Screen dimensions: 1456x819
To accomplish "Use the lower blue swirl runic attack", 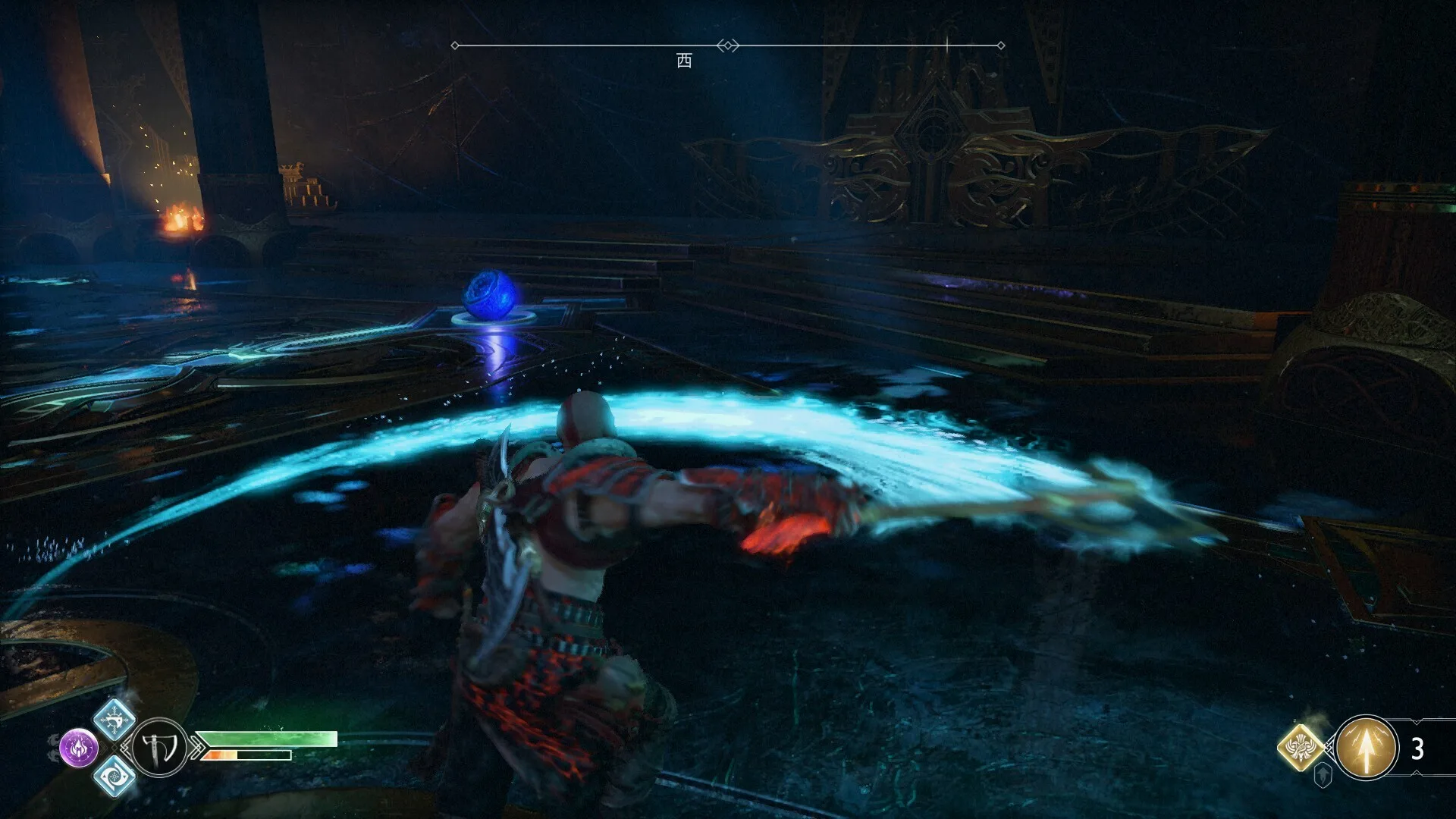I will (115, 776).
